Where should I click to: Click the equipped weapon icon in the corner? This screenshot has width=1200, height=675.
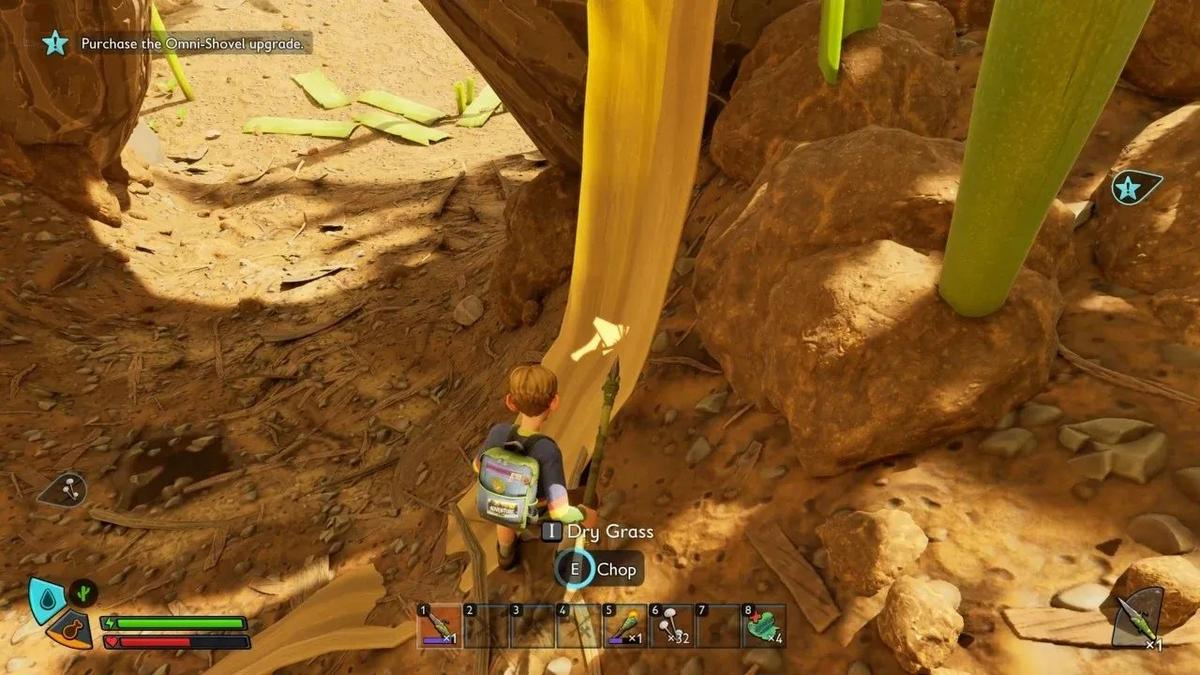[1138, 615]
